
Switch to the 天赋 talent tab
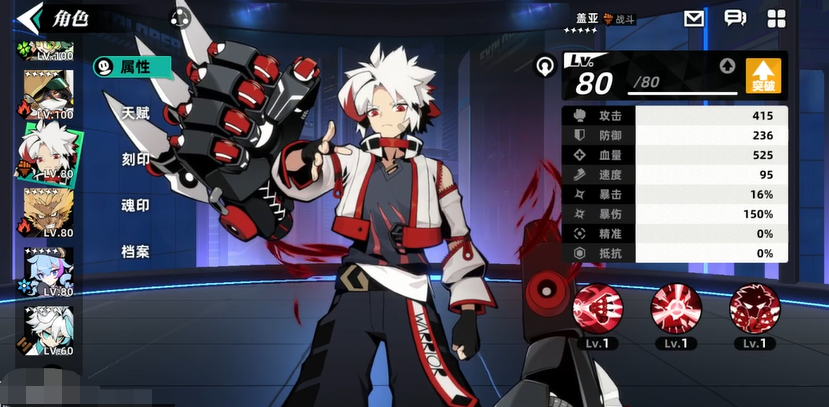[x=135, y=113]
